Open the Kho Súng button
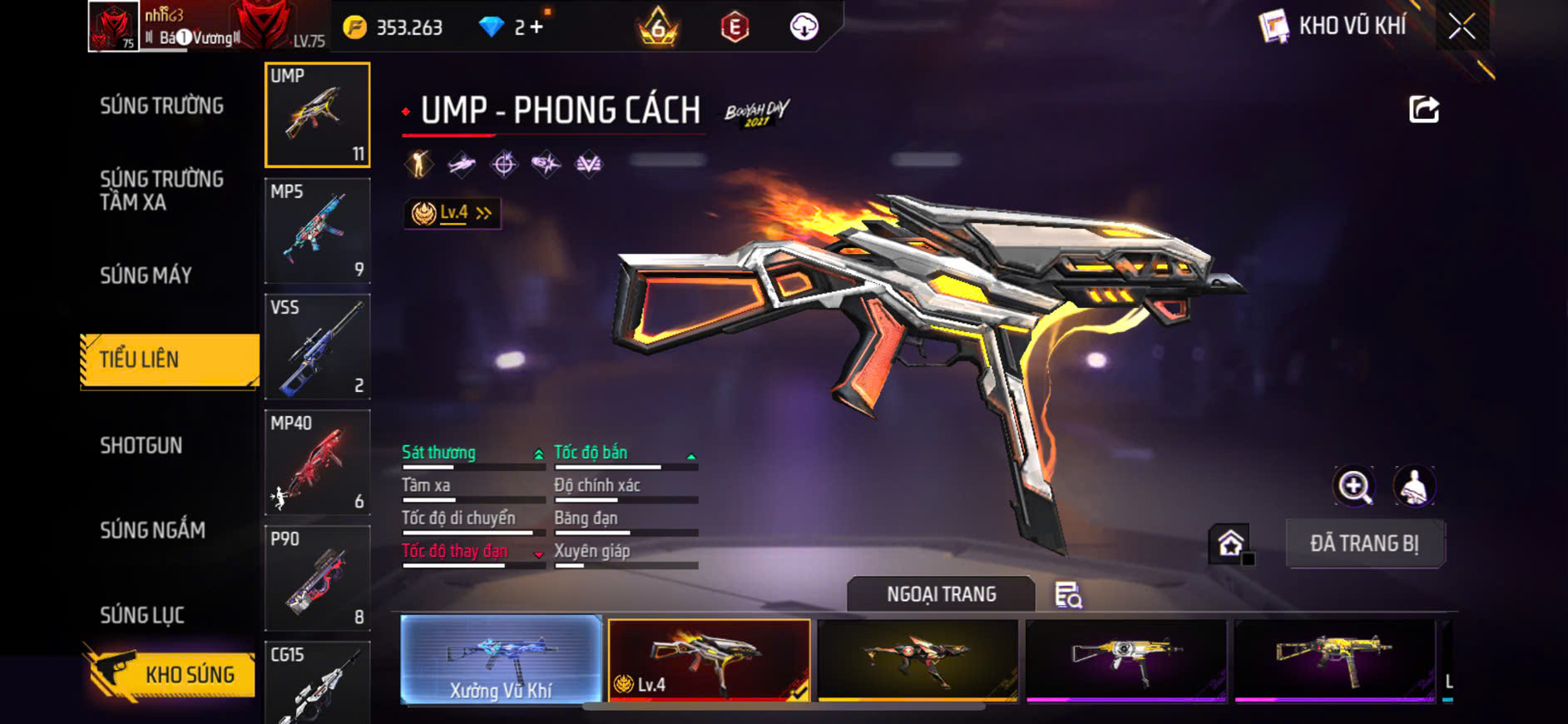1568x724 pixels. (171, 673)
